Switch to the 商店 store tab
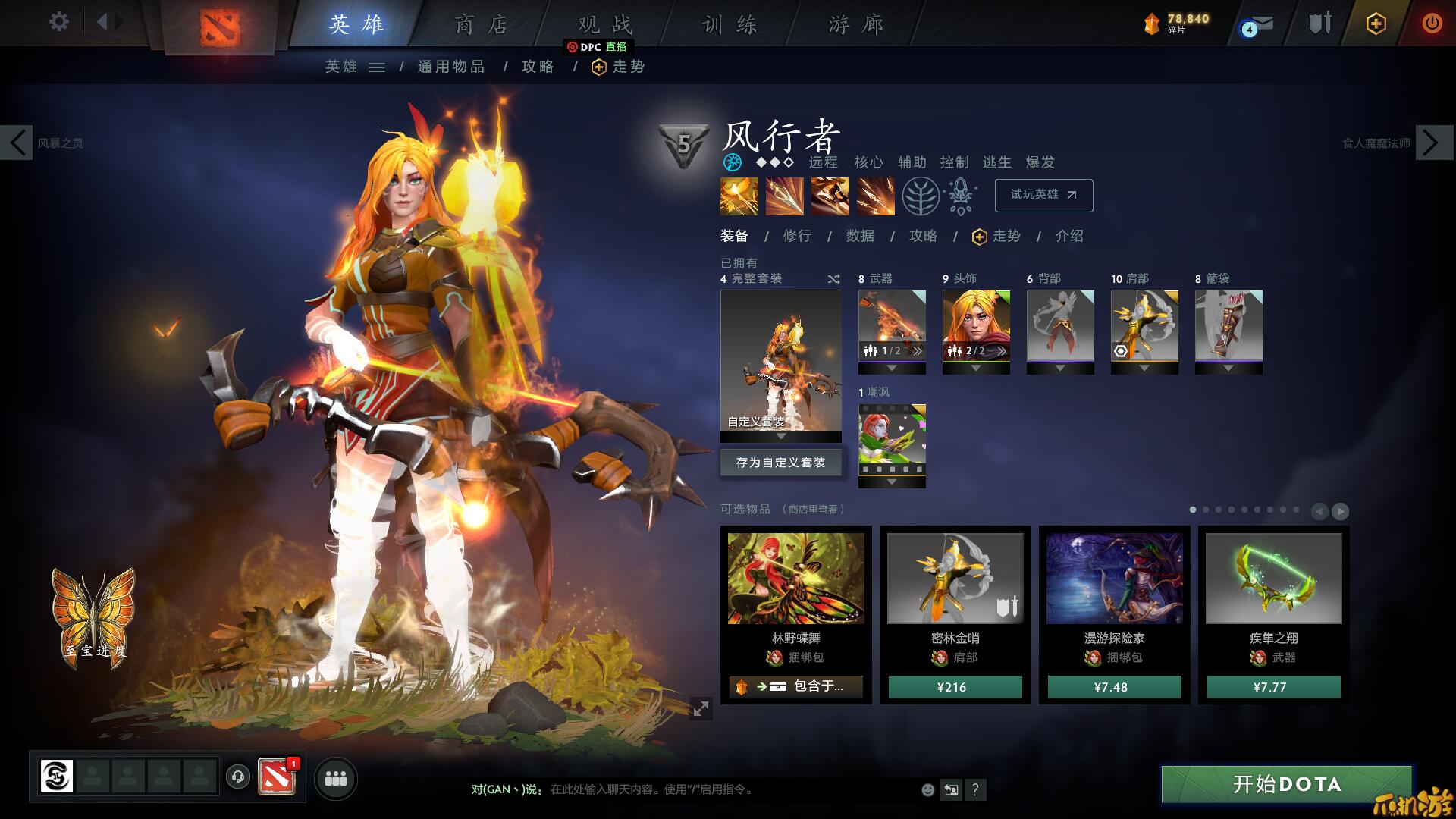1456x819 pixels. point(480,25)
